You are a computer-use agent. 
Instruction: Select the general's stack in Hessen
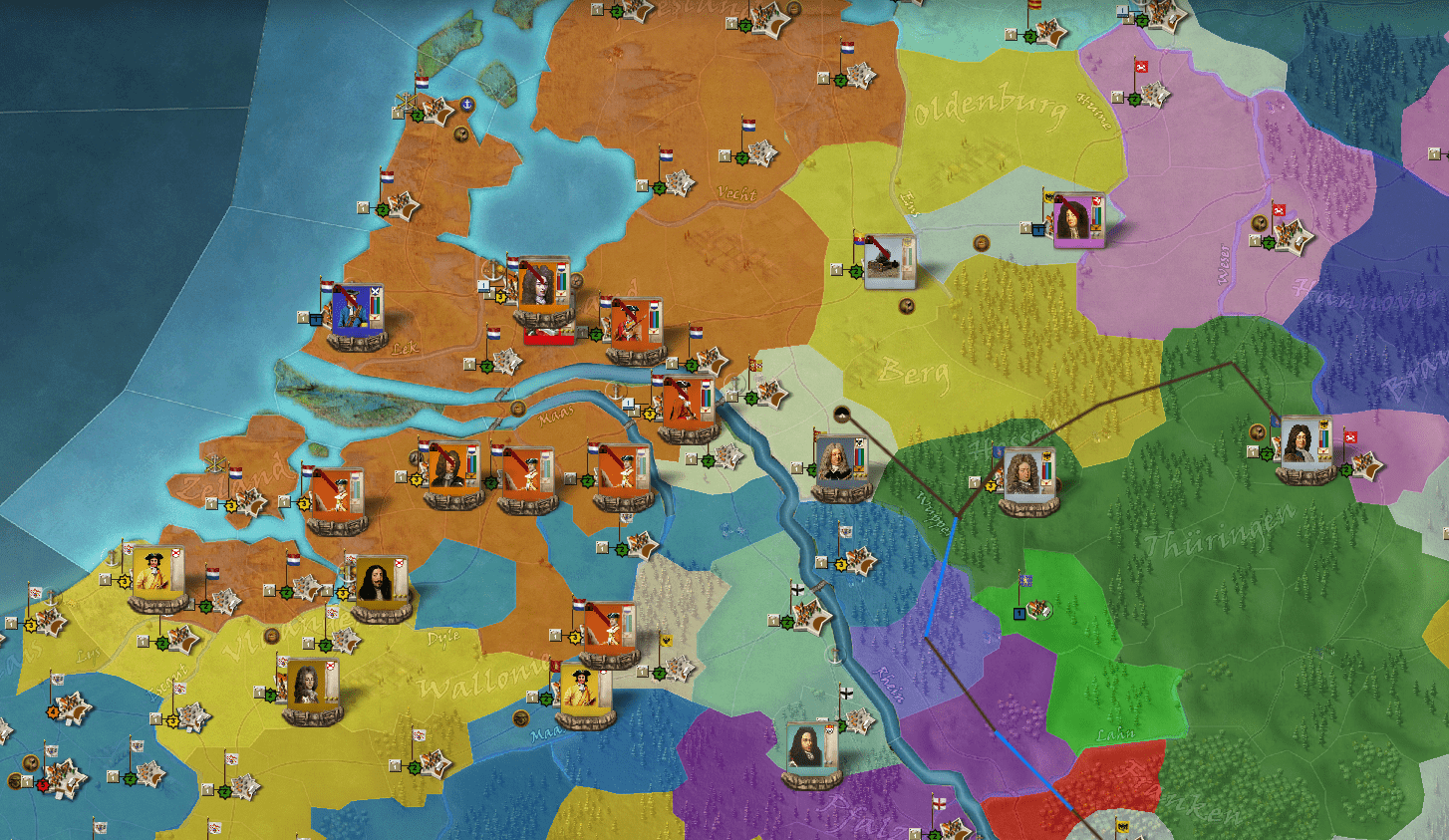(x=1025, y=476)
